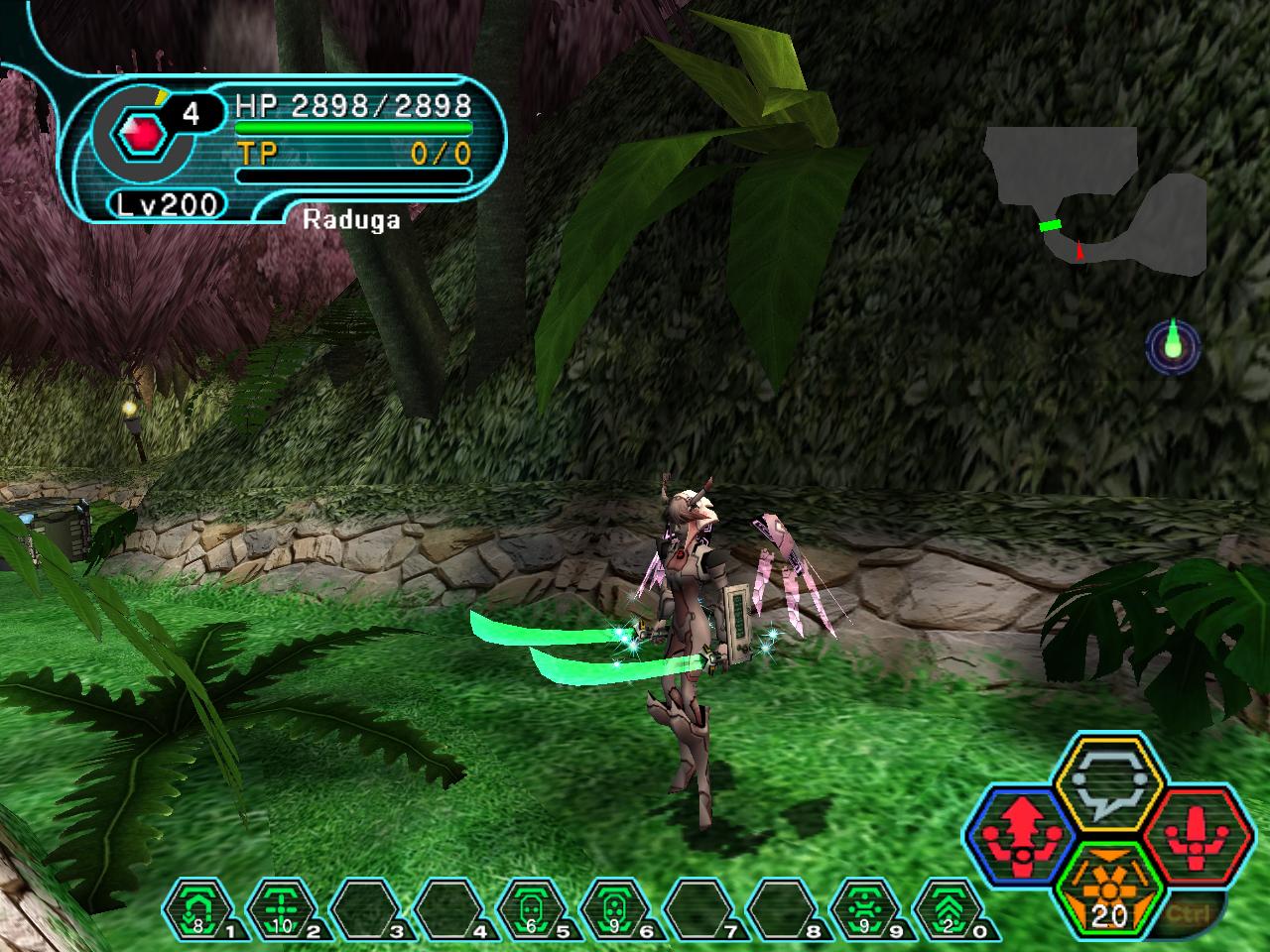Click the area minimap
The width and height of the screenshot is (1270, 952).
click(x=1095, y=201)
